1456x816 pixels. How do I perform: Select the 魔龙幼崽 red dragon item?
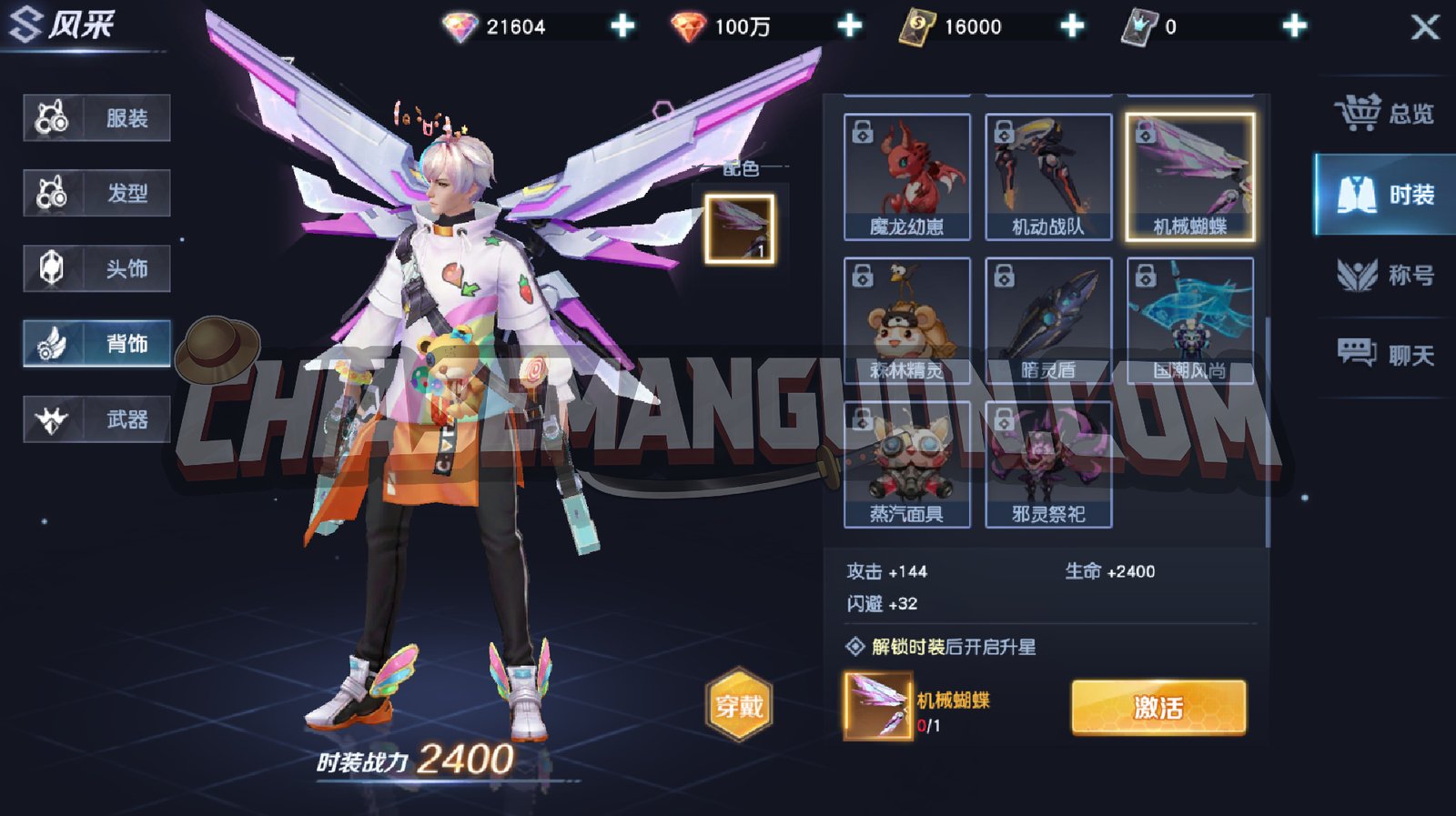(906, 176)
